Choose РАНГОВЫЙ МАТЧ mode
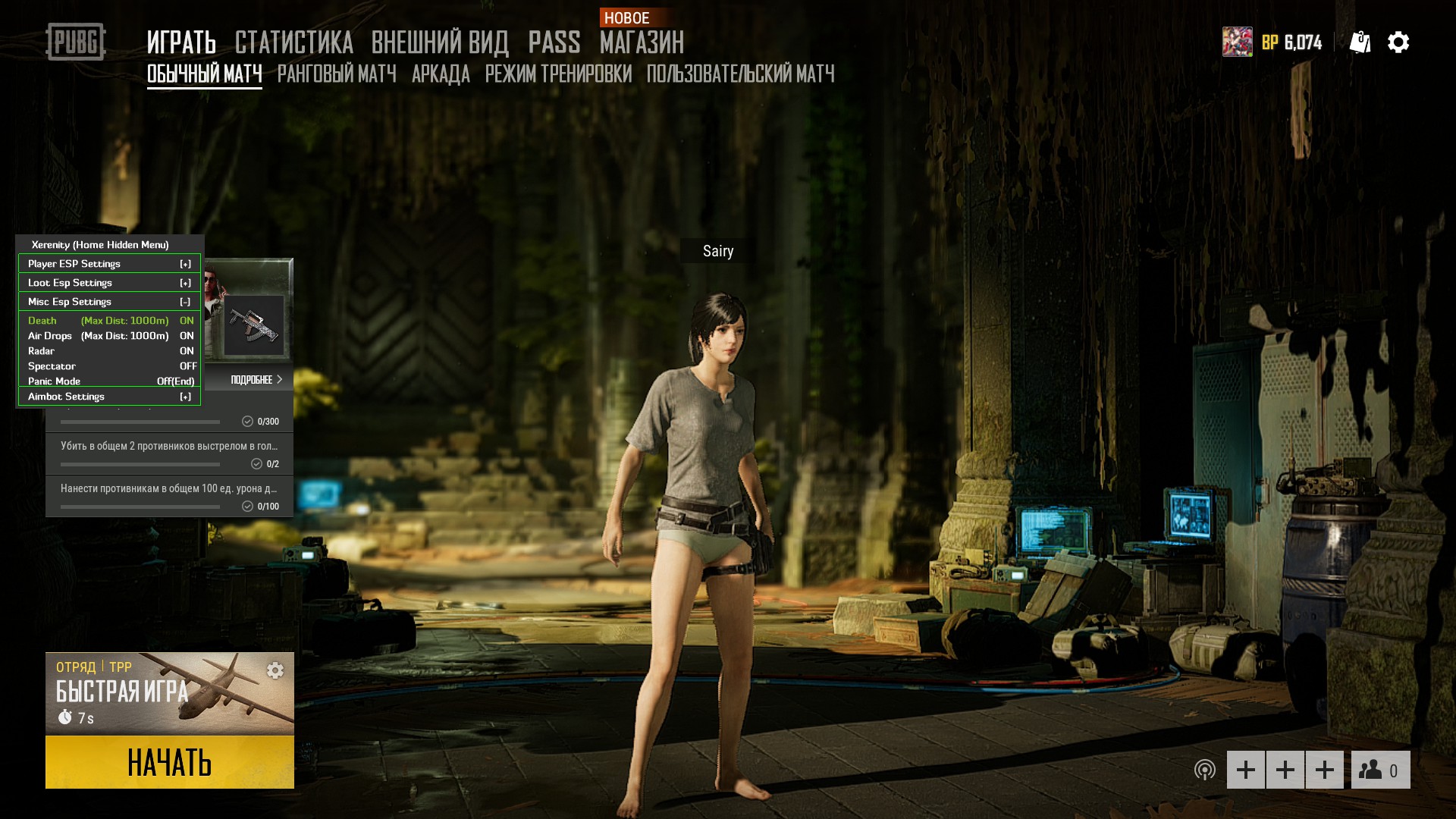Image resolution: width=1456 pixels, height=819 pixels. tap(337, 74)
